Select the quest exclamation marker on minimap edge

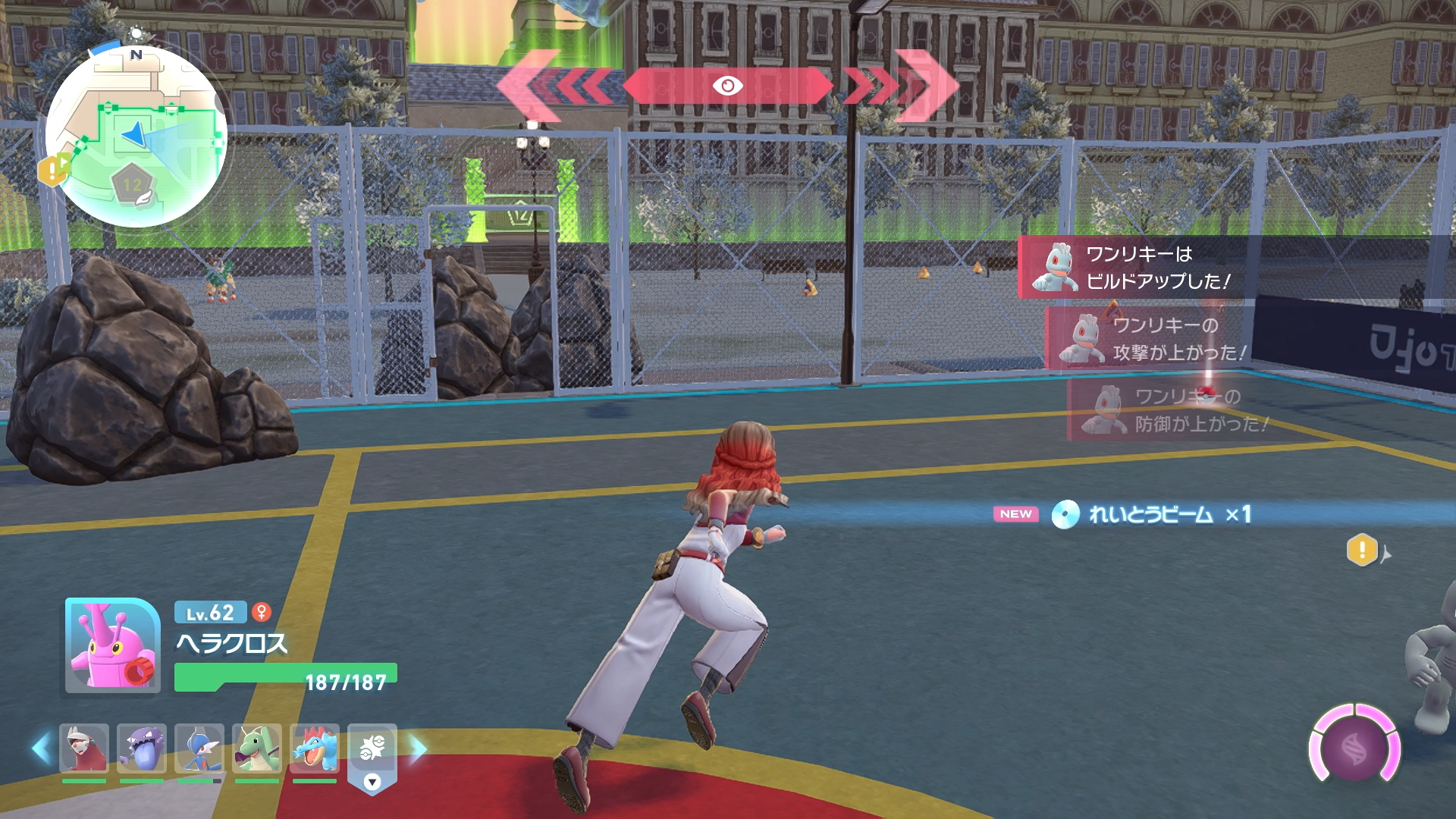pyautogui.click(x=53, y=170)
